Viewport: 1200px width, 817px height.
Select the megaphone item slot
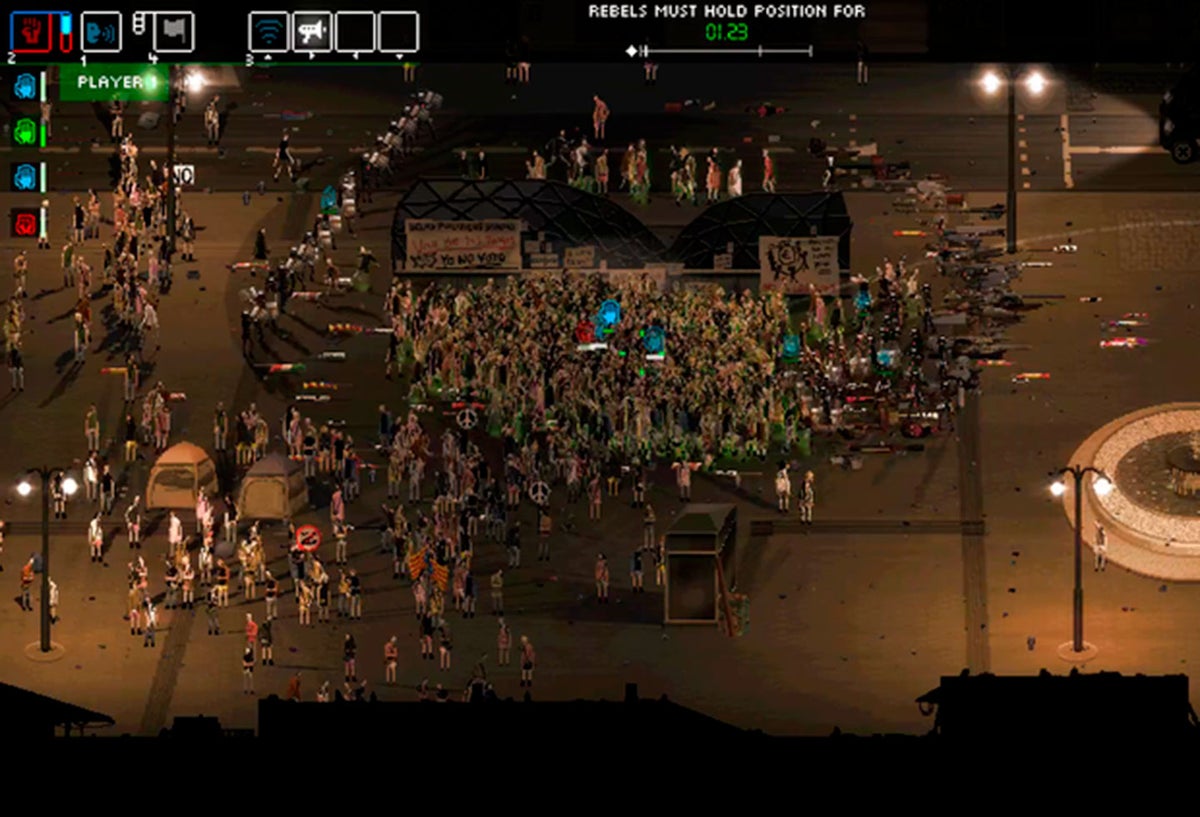pos(312,32)
